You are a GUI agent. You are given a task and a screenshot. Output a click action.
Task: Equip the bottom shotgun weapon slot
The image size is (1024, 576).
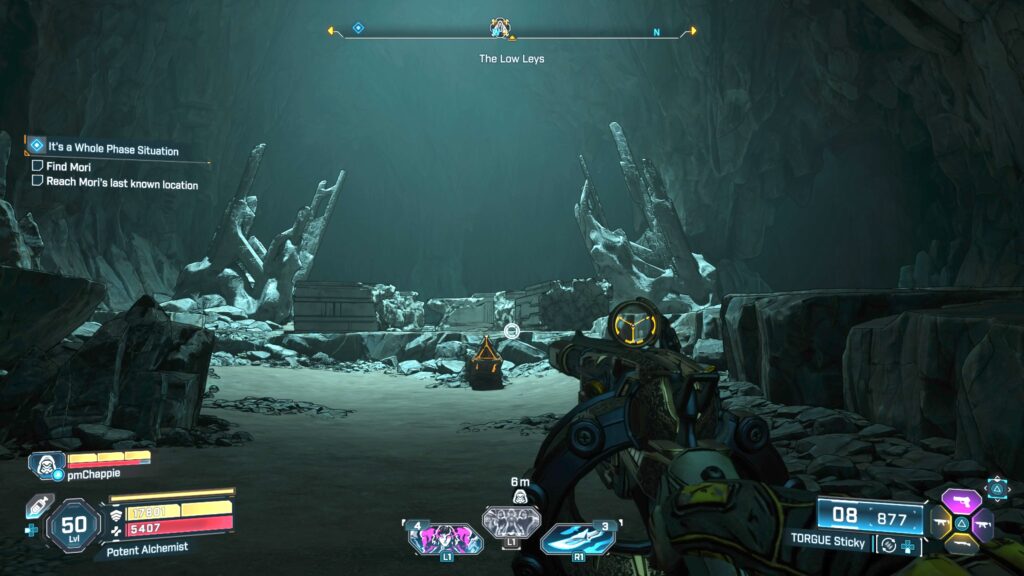(961, 543)
